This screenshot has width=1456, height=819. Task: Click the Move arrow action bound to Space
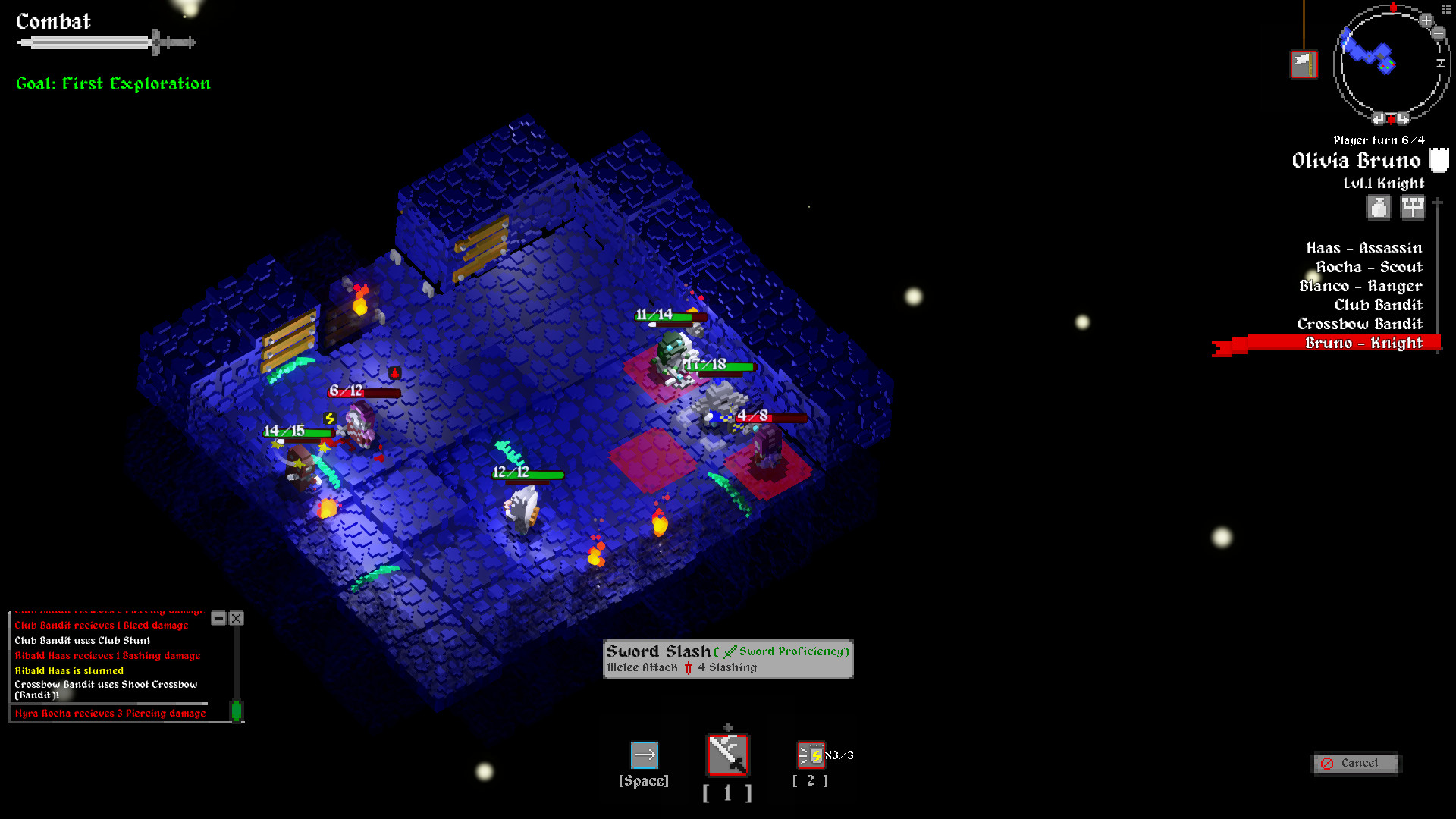644,754
